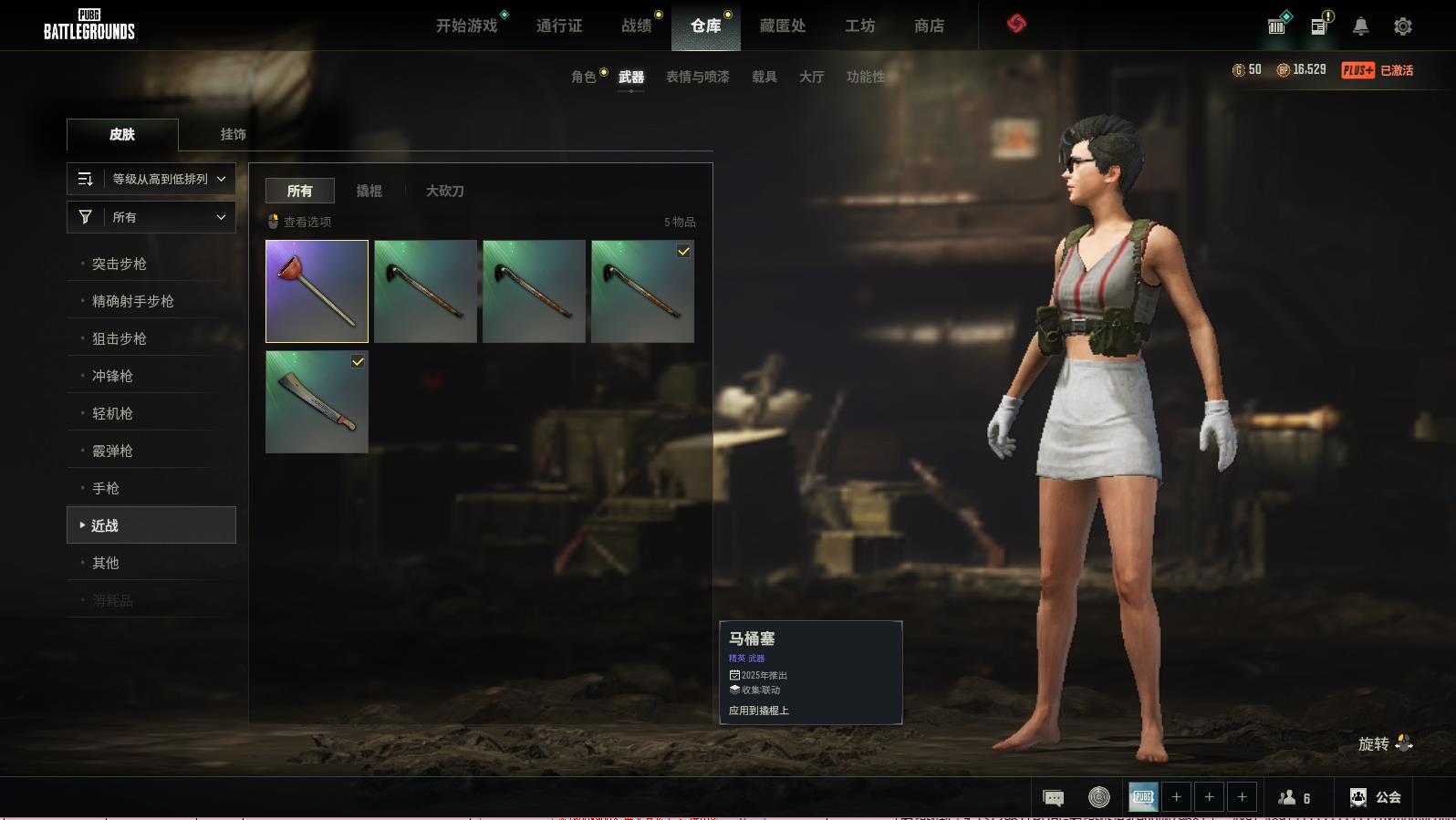1456x820 pixels.
Task: Expand the 等级从高到低排列 sort dropdown
Action: (x=151, y=179)
